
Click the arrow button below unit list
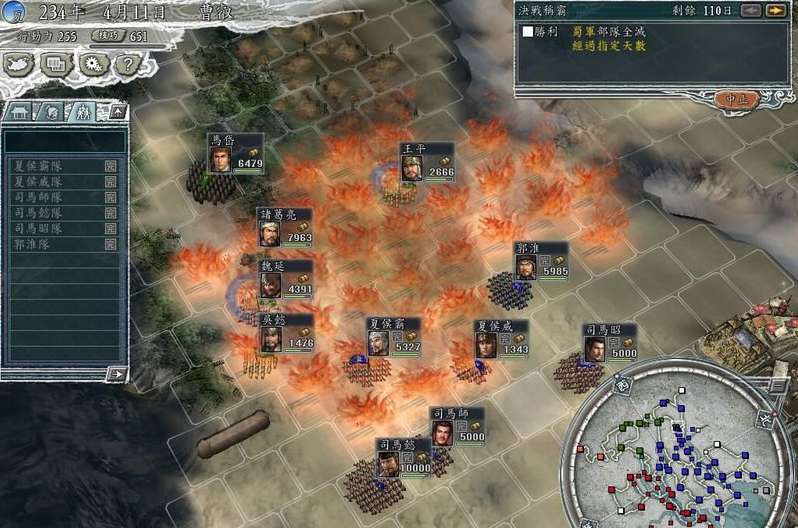[117, 374]
